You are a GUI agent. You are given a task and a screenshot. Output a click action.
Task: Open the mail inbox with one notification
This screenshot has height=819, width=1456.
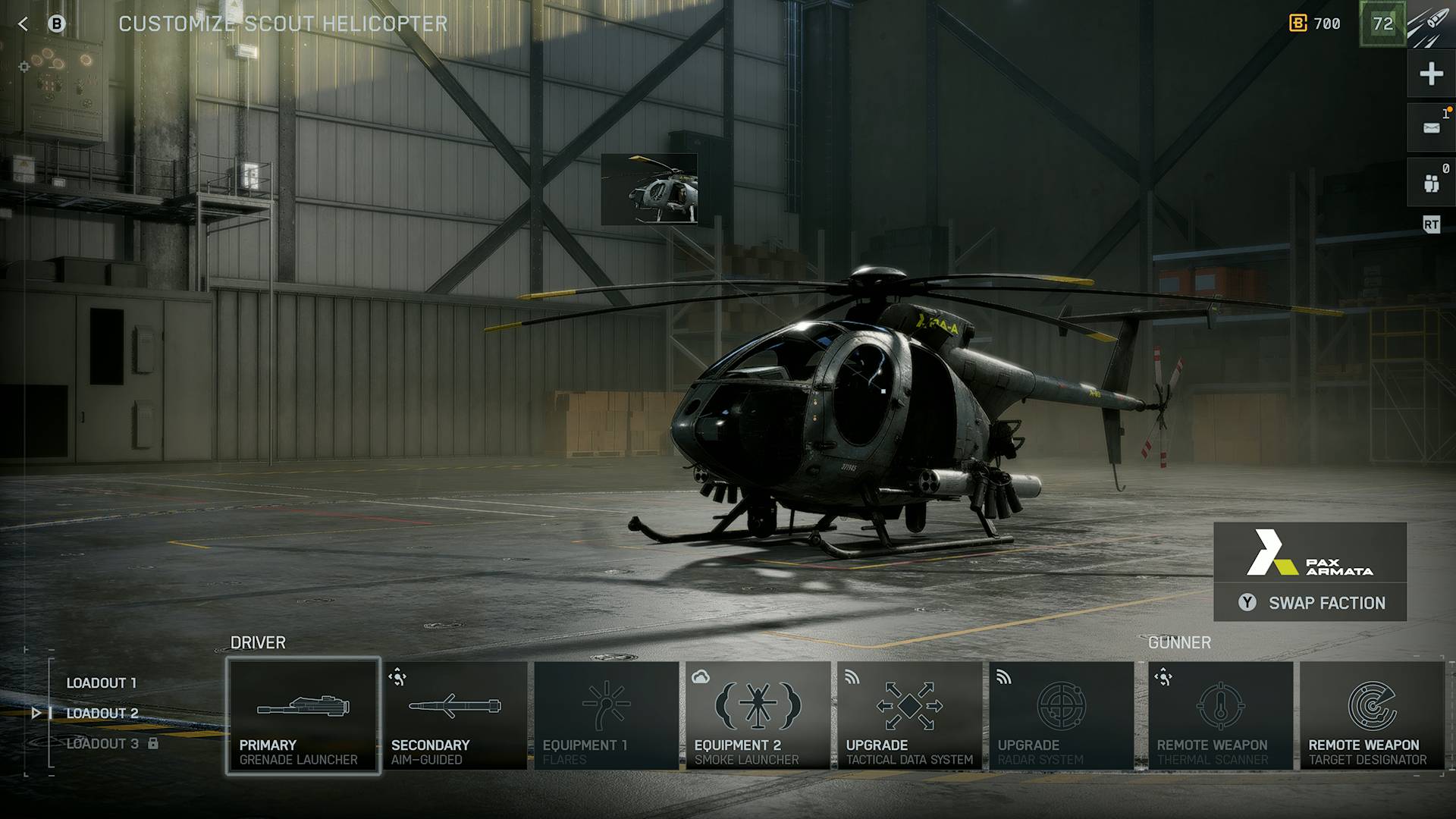coord(1429,127)
